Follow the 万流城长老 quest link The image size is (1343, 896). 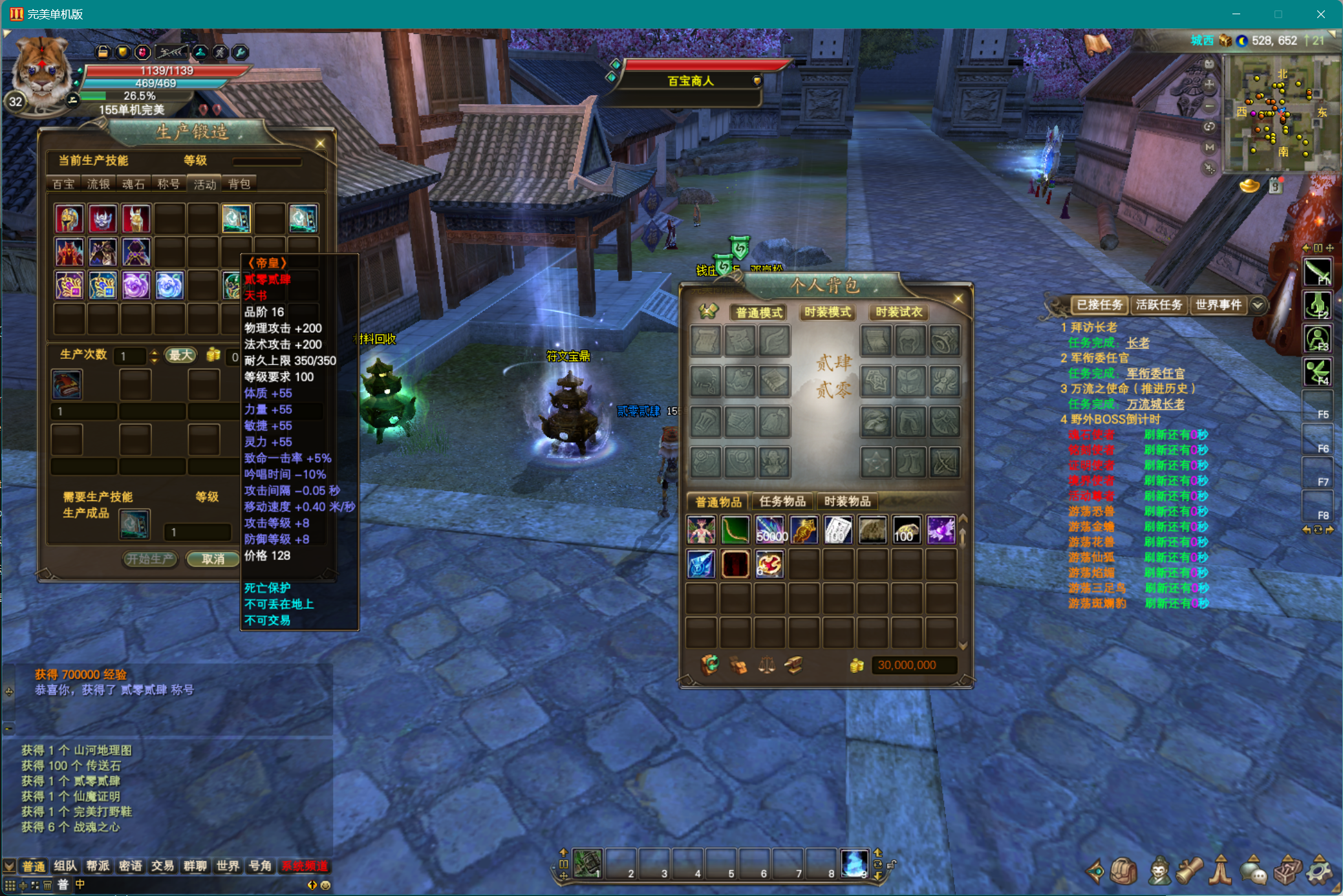1155,404
